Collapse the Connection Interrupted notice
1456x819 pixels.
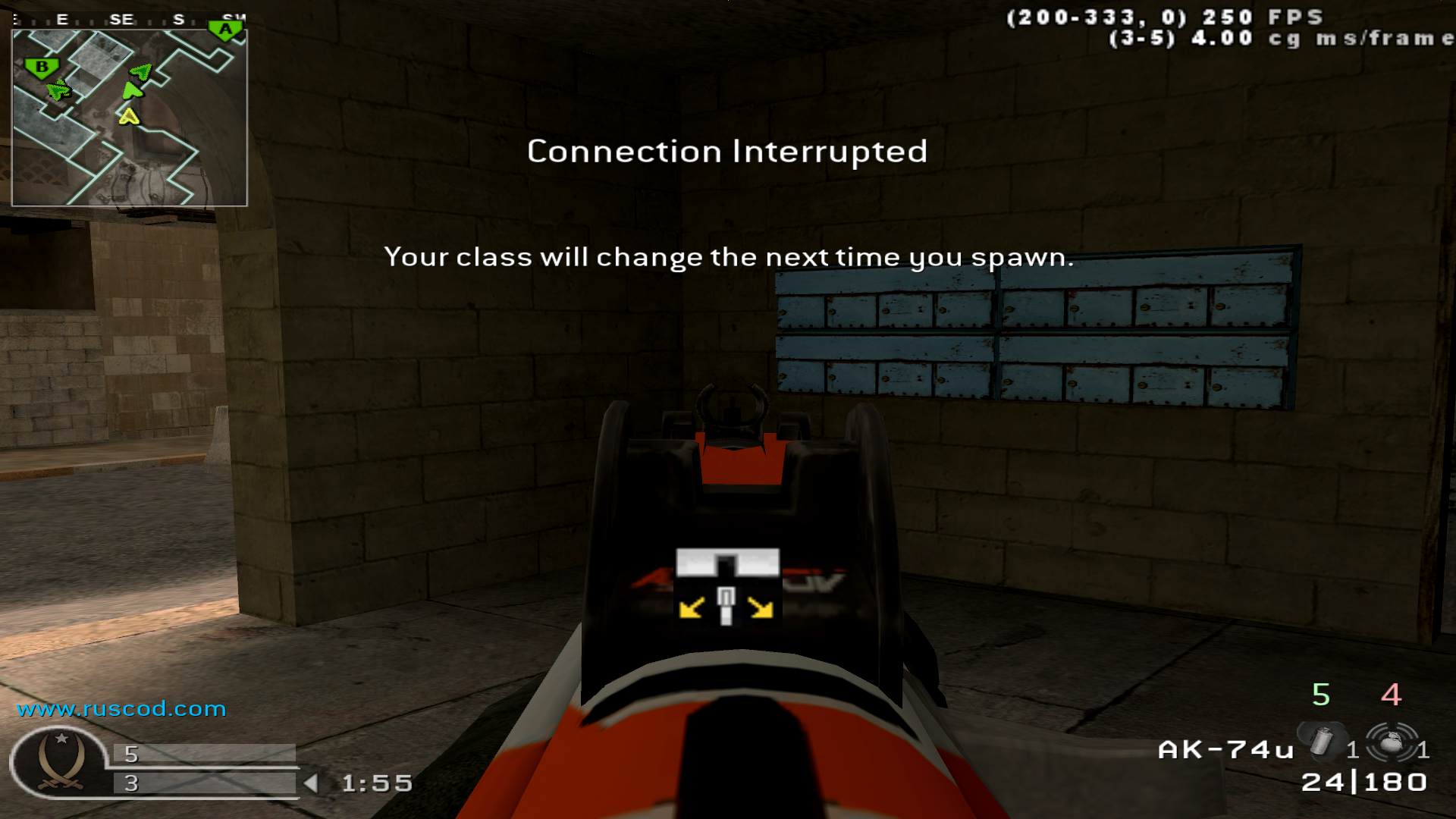coord(726,151)
